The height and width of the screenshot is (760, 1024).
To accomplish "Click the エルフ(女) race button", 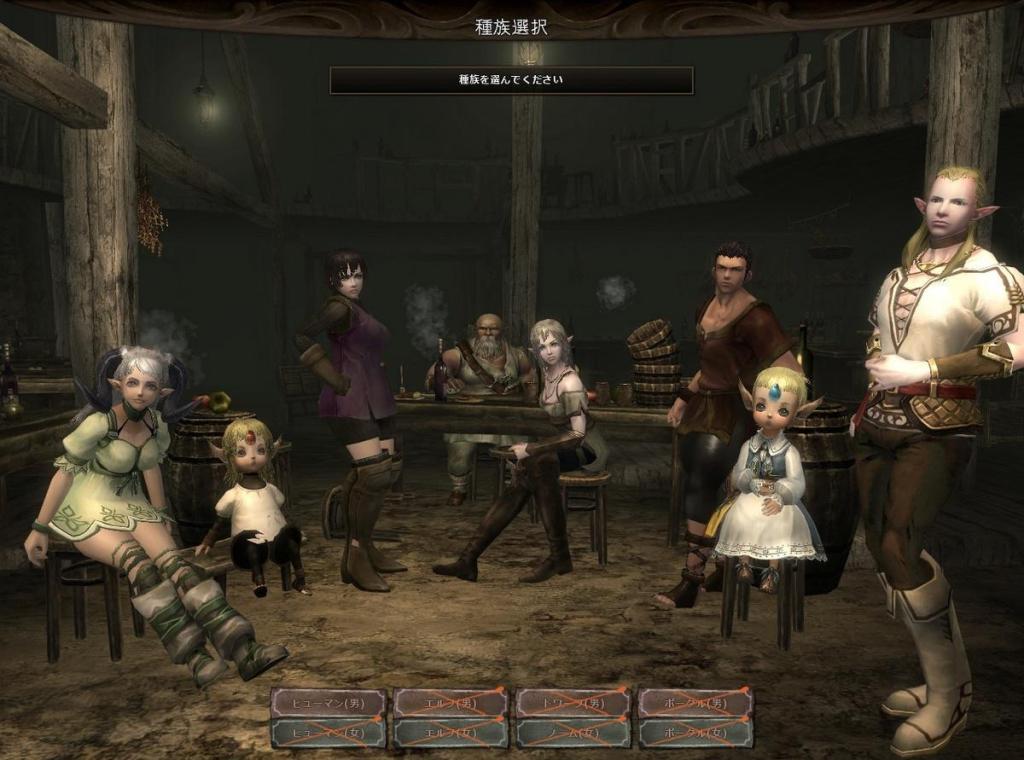I will [x=450, y=733].
